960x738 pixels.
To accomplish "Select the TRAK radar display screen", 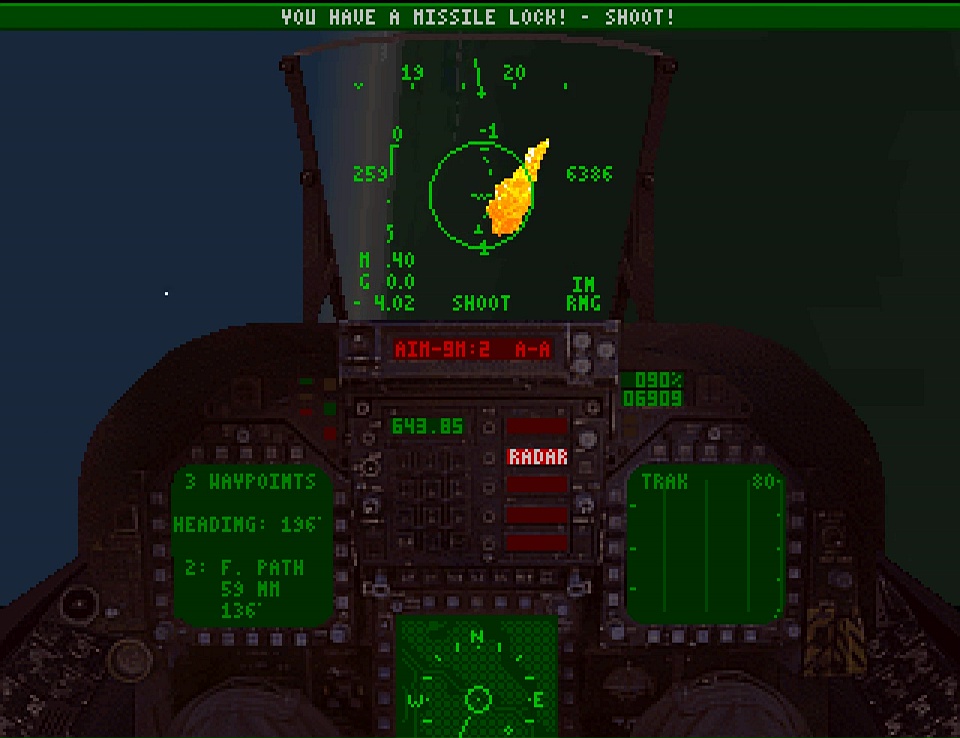I will 706,545.
